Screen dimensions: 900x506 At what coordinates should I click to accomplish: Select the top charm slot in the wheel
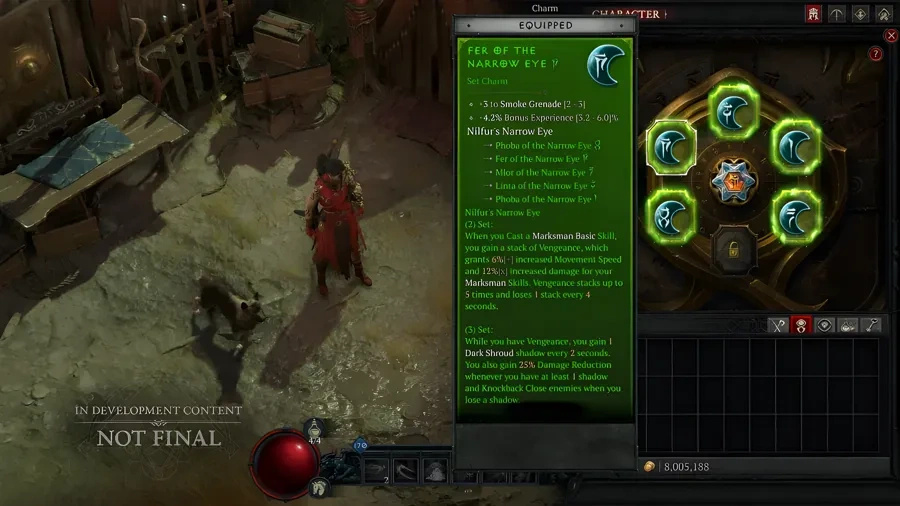tap(733, 111)
